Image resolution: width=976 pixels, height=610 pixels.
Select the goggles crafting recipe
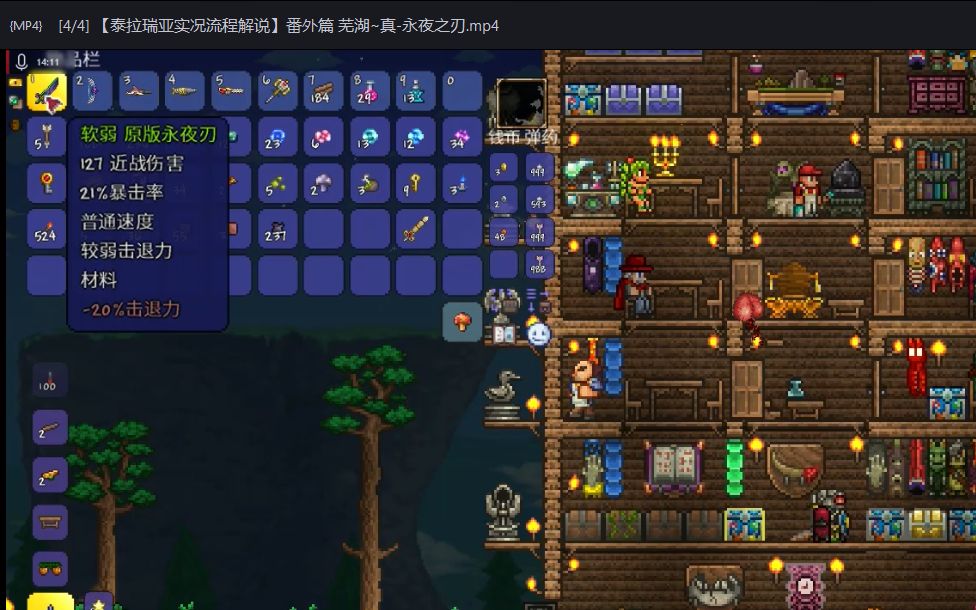point(50,568)
